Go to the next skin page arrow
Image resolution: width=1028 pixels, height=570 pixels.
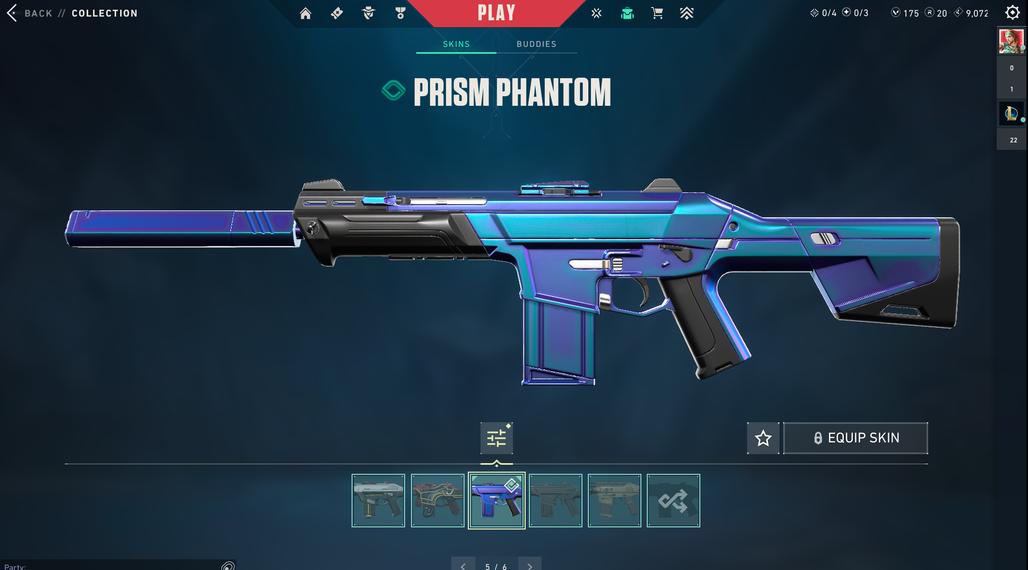(x=530, y=565)
